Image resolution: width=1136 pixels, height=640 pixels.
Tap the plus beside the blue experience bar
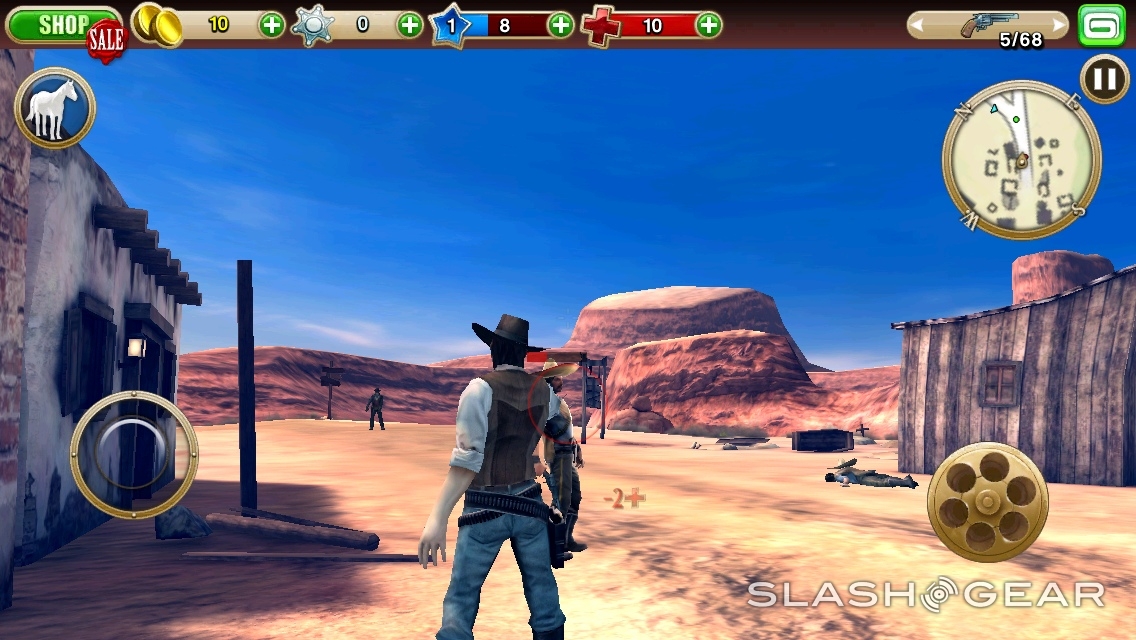tap(561, 25)
